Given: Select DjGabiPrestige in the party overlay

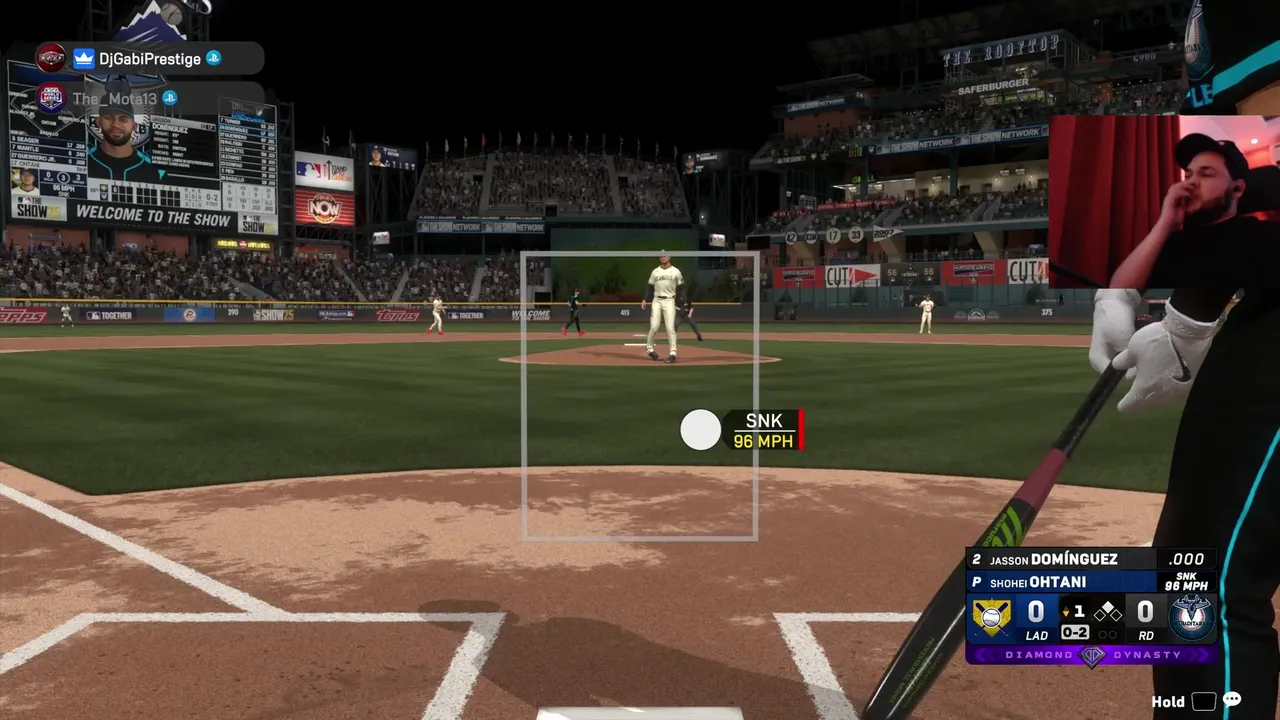Looking at the screenshot, I should click(x=149, y=59).
